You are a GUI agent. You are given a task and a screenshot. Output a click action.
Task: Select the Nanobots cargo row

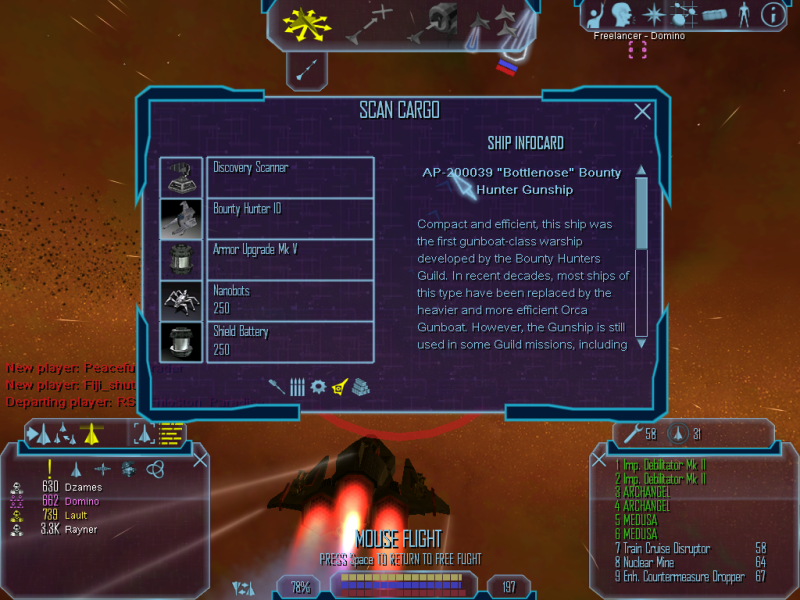(290, 300)
